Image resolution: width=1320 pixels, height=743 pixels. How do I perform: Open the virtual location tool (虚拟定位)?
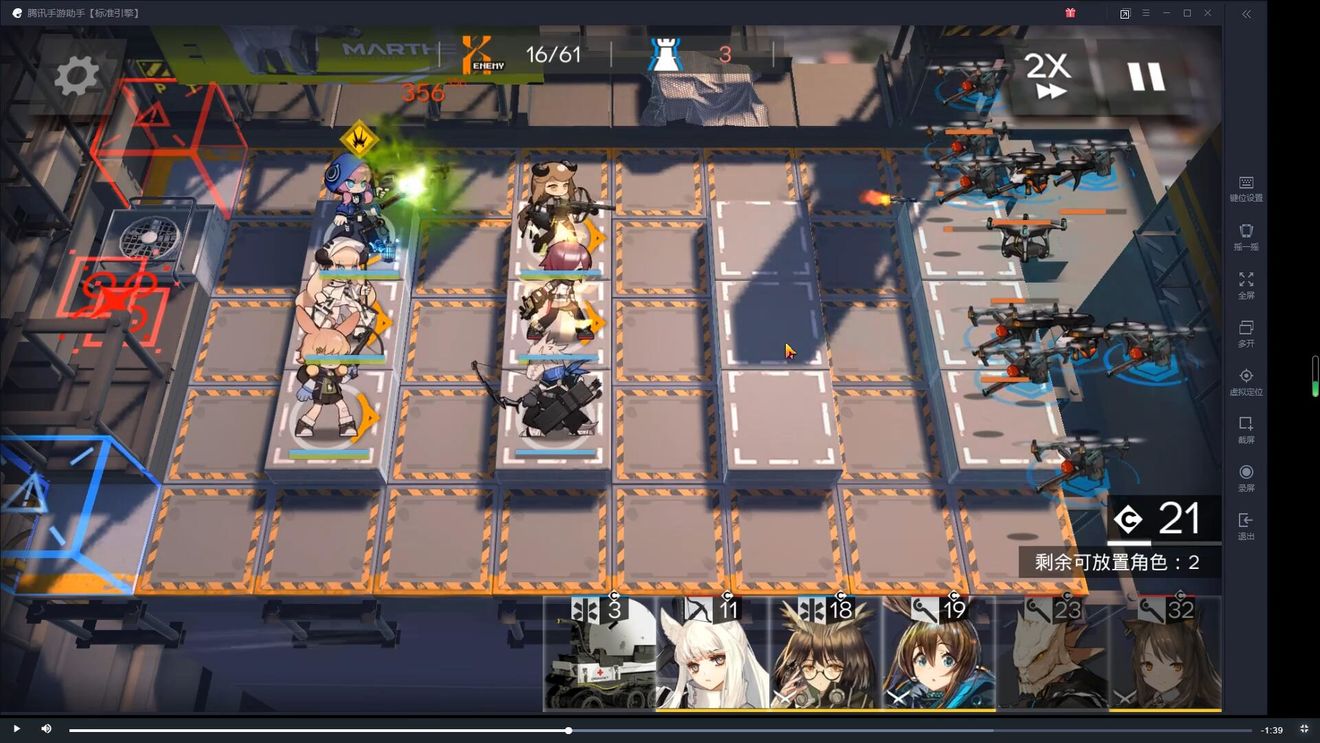1246,382
